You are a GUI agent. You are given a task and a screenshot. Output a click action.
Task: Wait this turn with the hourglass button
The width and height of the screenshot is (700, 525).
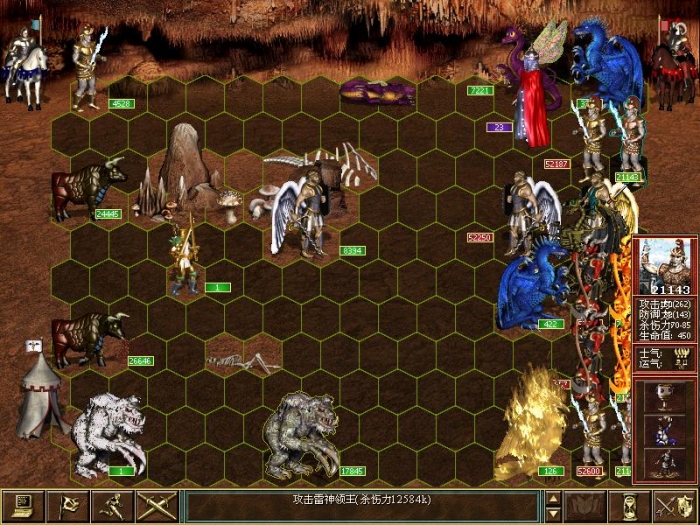tap(630, 507)
